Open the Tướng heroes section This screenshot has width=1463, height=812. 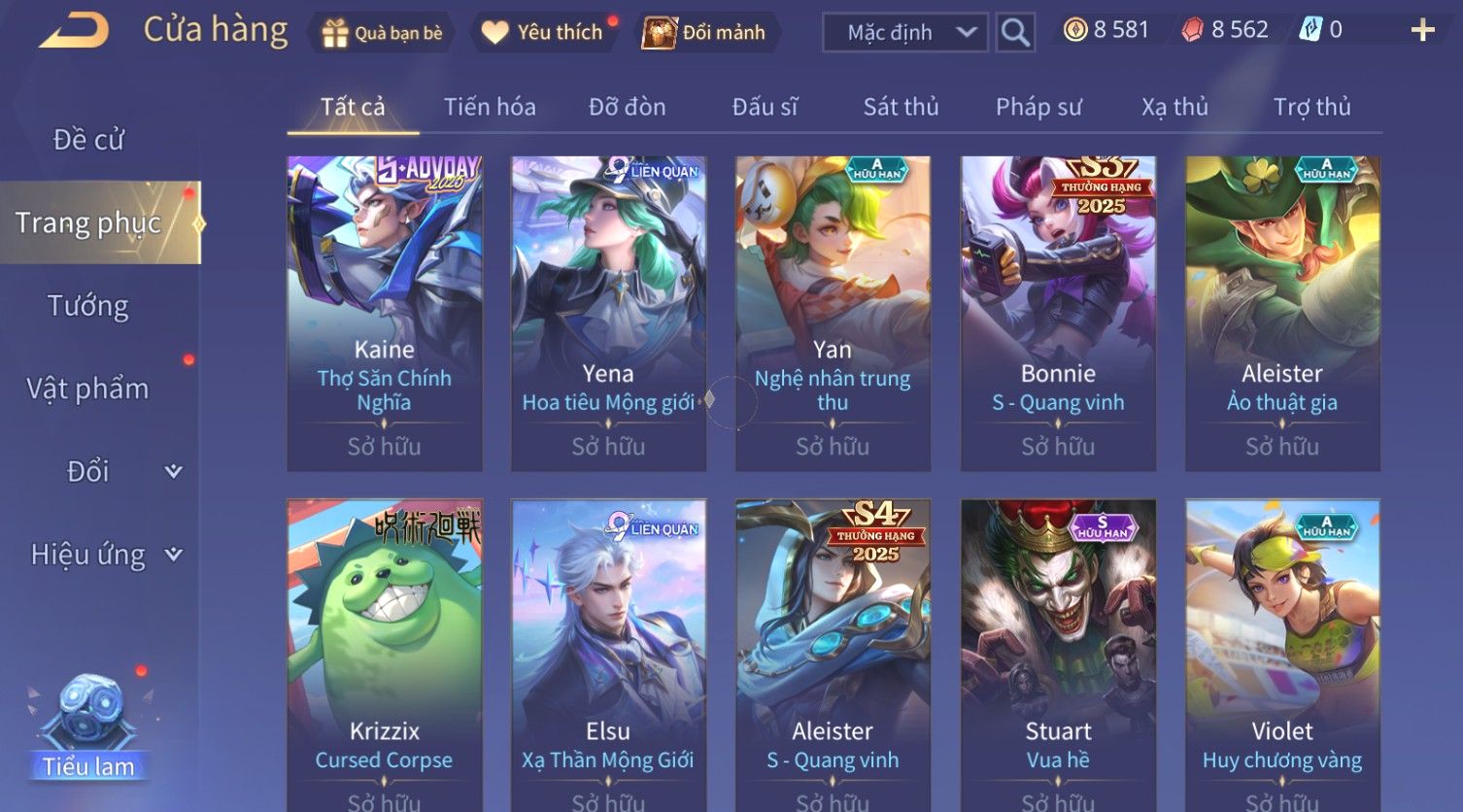(x=88, y=306)
